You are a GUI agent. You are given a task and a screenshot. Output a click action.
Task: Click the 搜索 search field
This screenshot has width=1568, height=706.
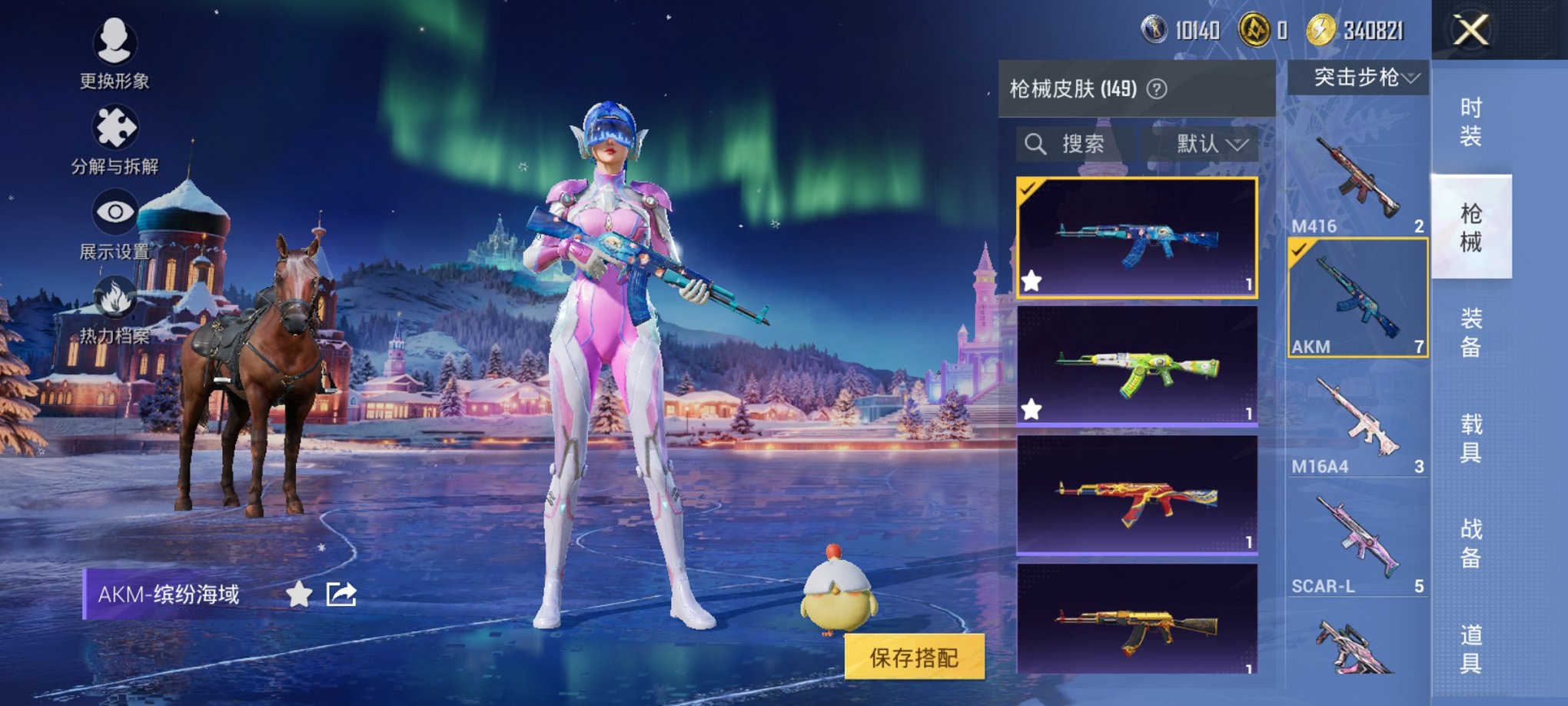pyautogui.click(x=1075, y=144)
